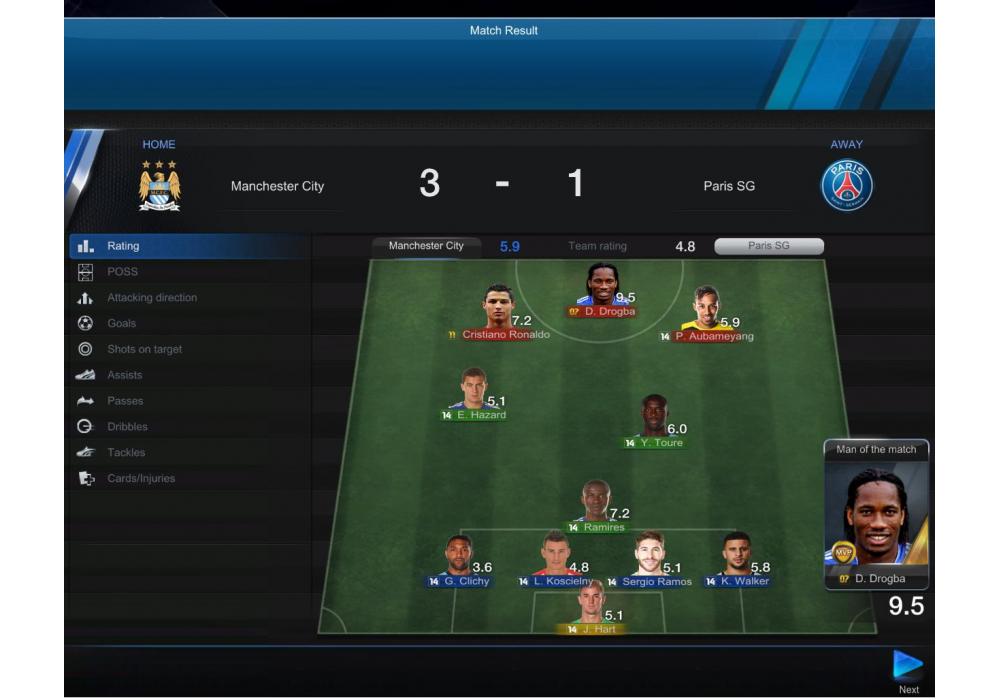Switch to the Paris SG team tab
This screenshot has height=700, width=1000.
tap(769, 246)
